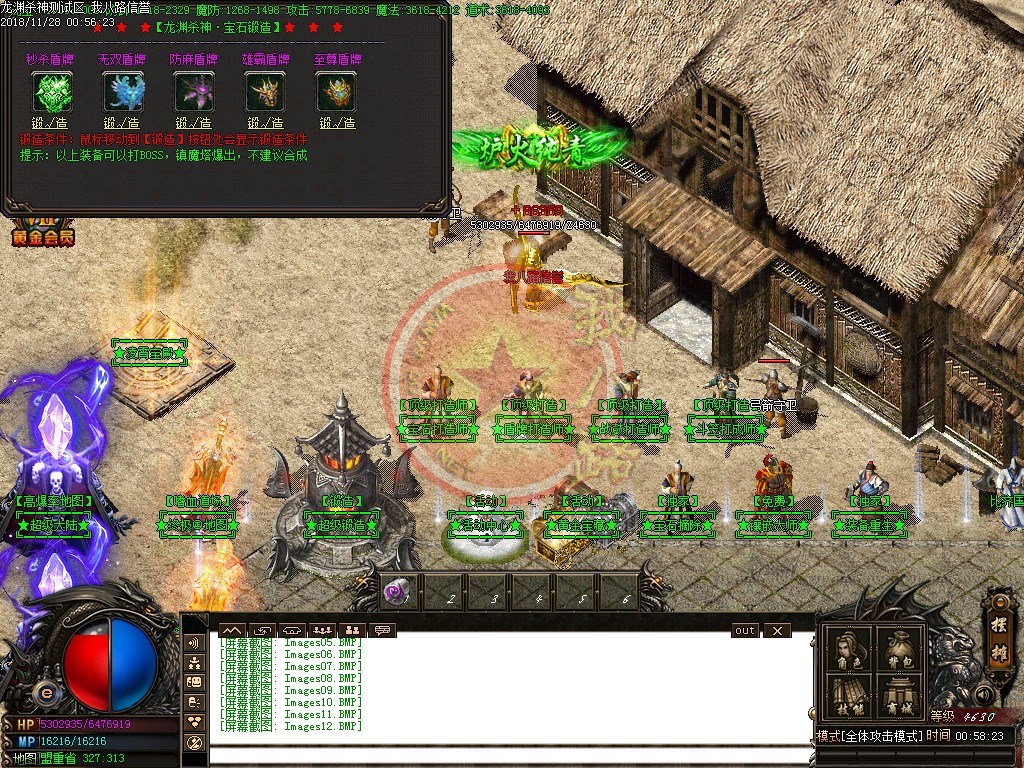Click the round "e" button by the health orb

click(x=46, y=692)
